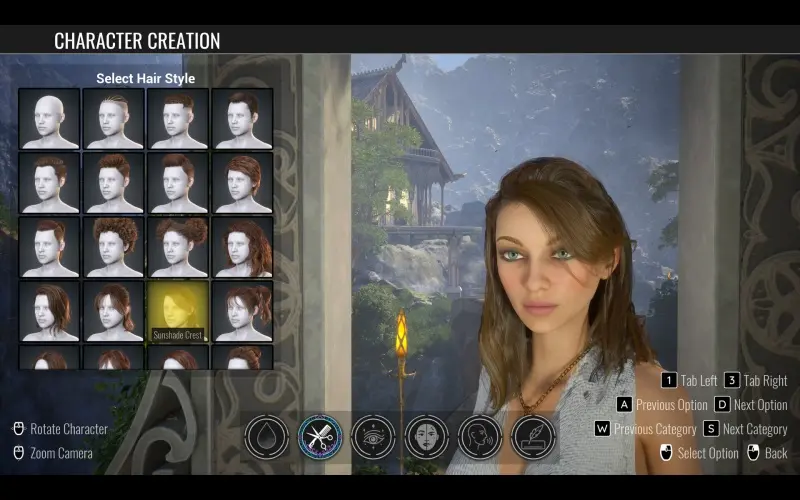Screen dimensions: 800x500
Task: Open the voice category with speaking head
Action: point(480,437)
